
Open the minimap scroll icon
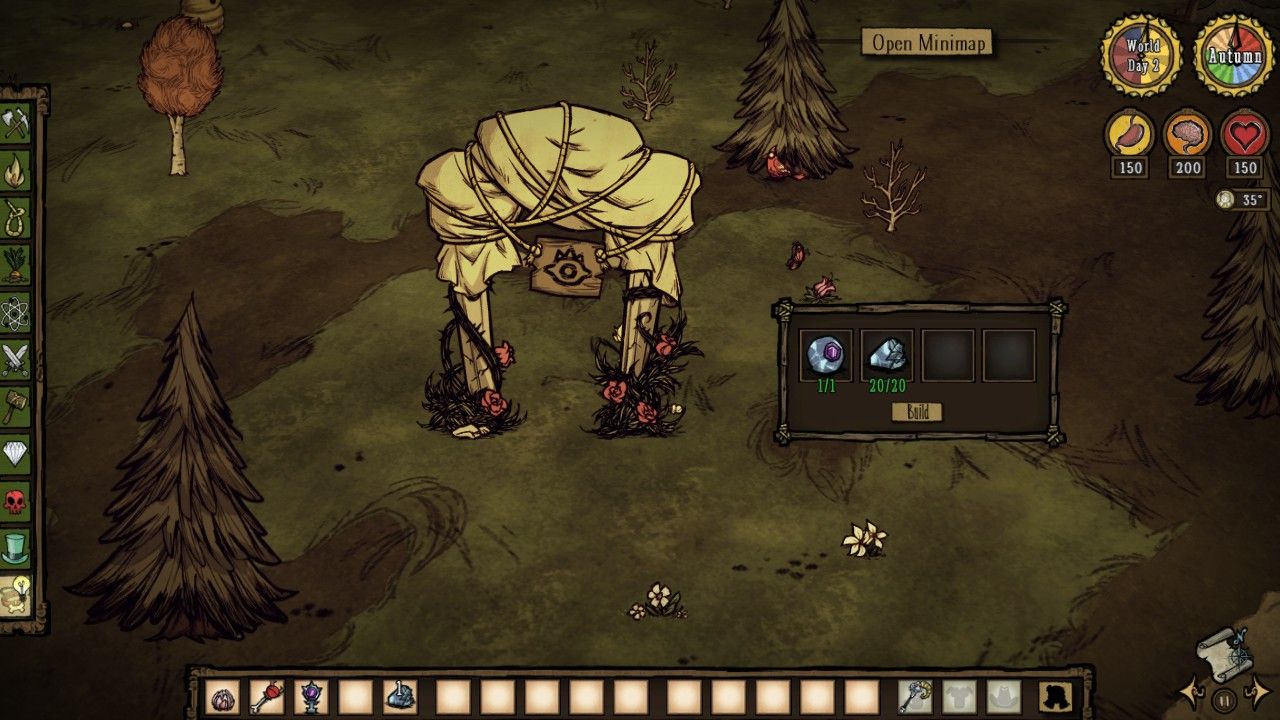[1224, 652]
